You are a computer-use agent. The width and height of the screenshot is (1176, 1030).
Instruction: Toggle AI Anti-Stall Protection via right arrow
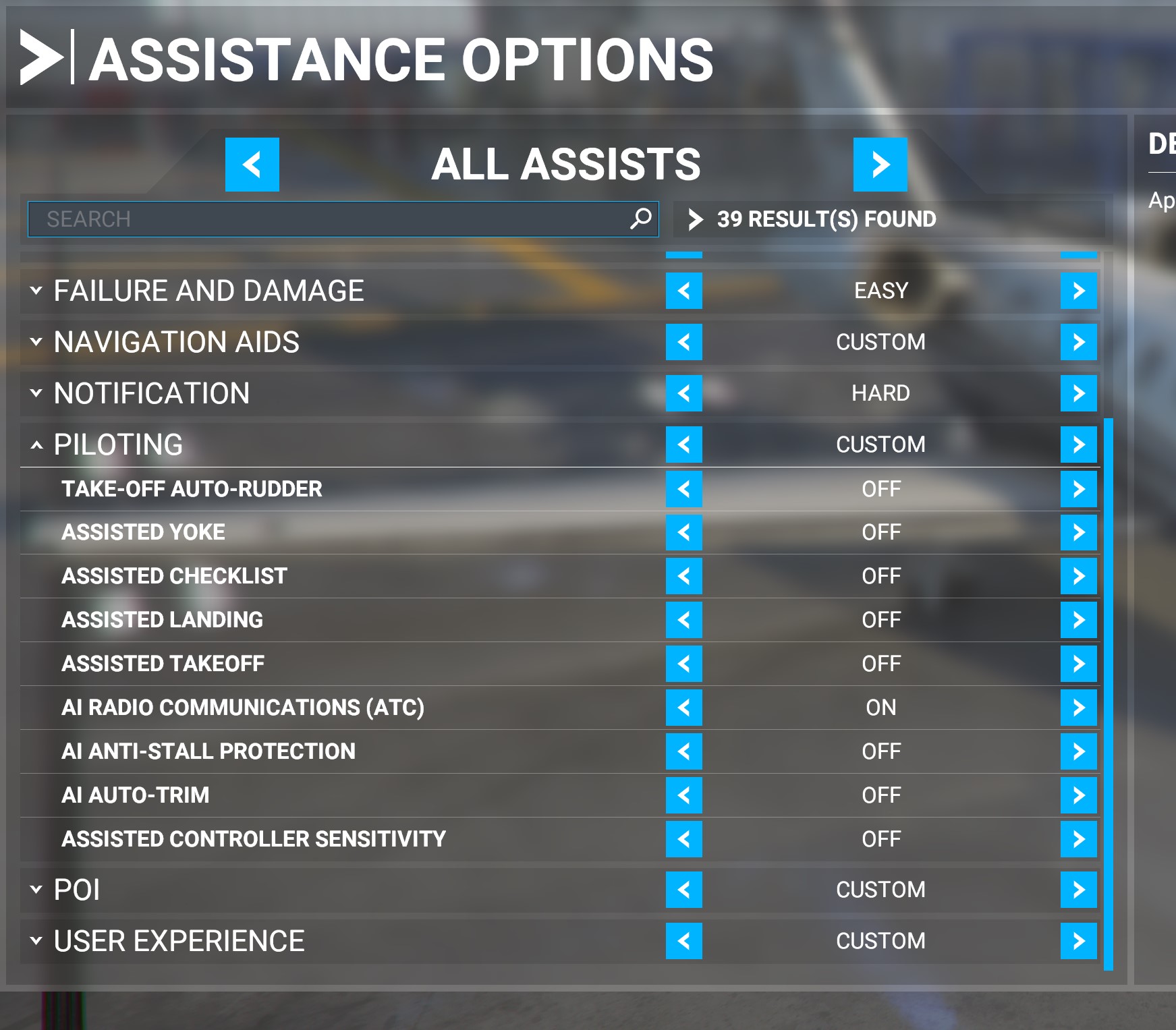click(x=1078, y=751)
